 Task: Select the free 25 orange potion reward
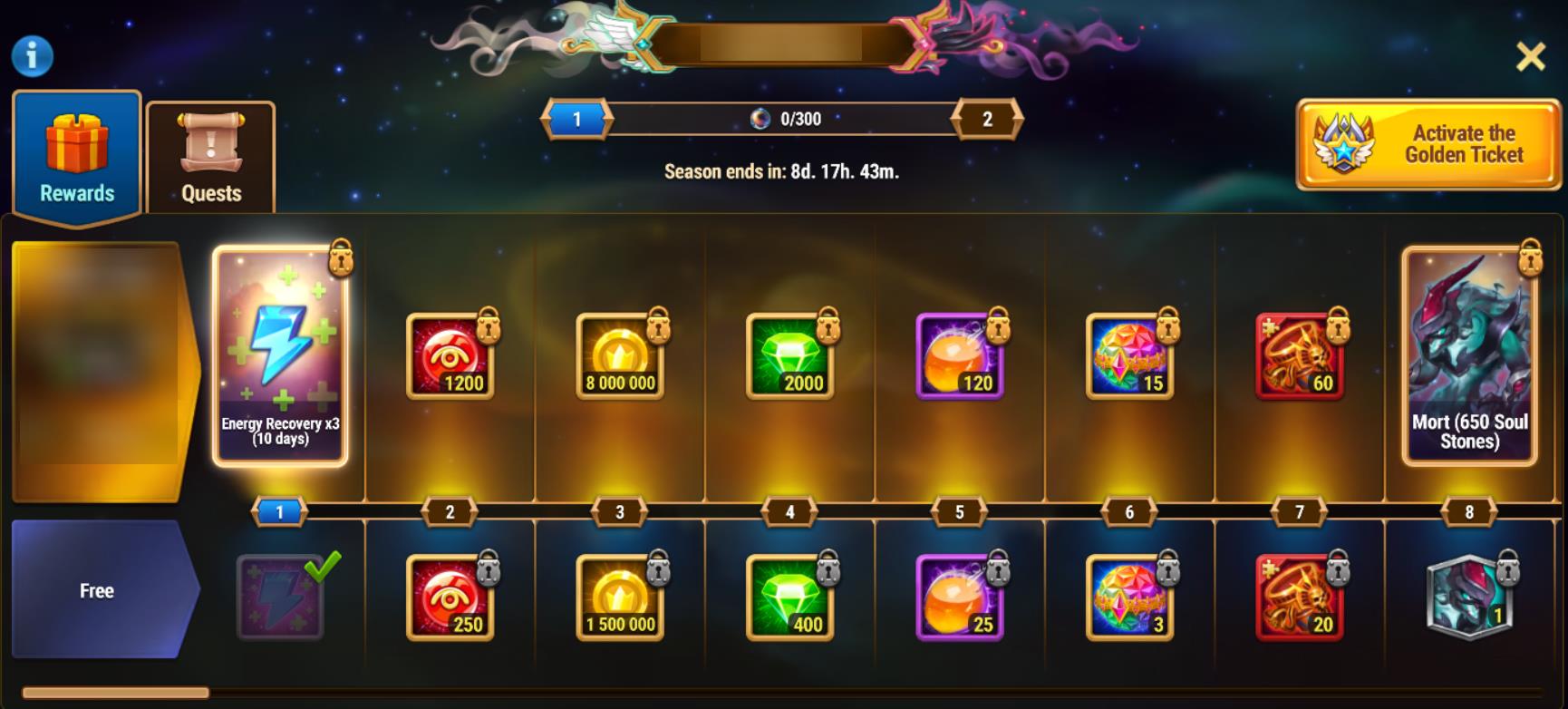(x=960, y=597)
